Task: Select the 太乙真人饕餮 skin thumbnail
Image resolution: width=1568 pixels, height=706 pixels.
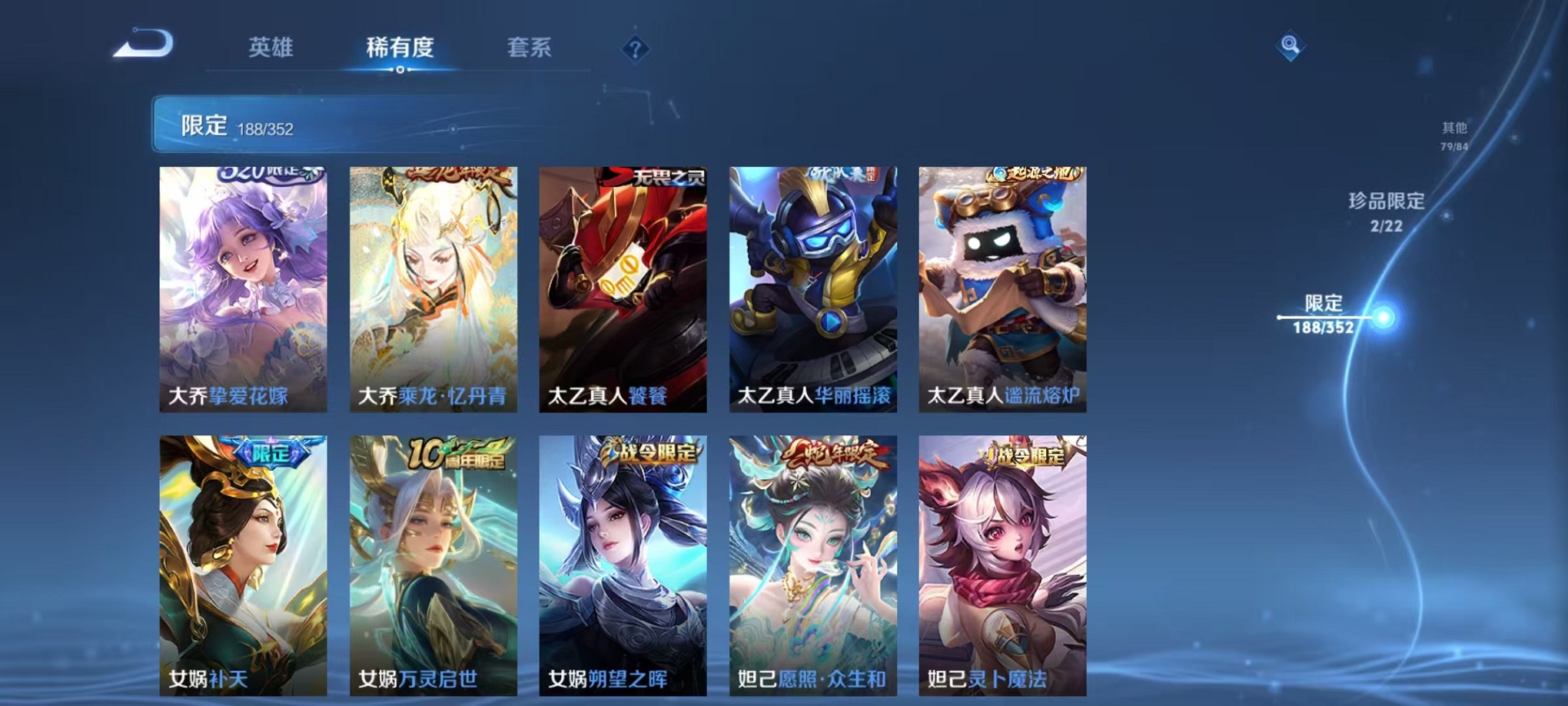Action: [x=621, y=287]
